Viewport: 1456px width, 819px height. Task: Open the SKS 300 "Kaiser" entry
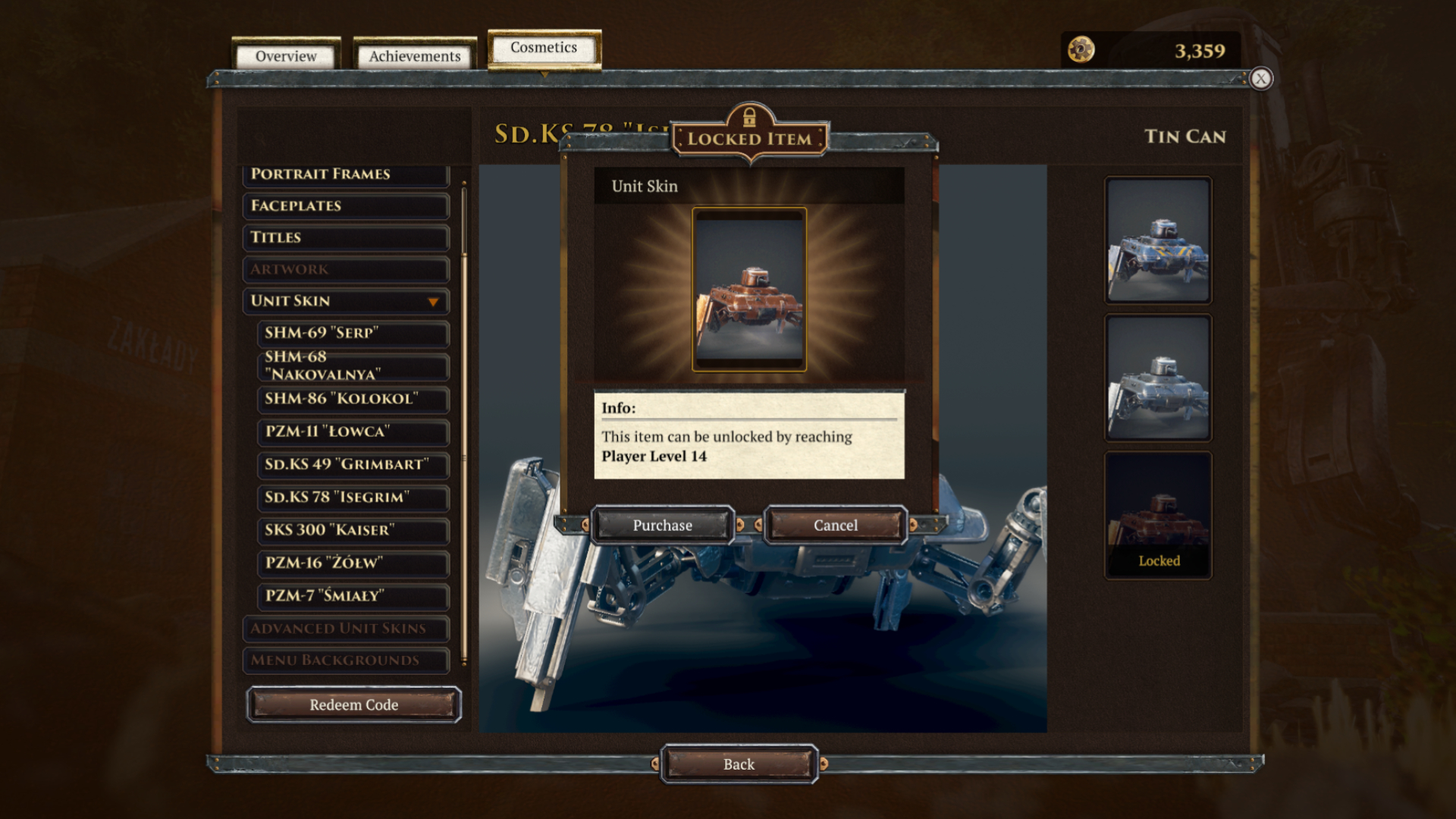353,530
